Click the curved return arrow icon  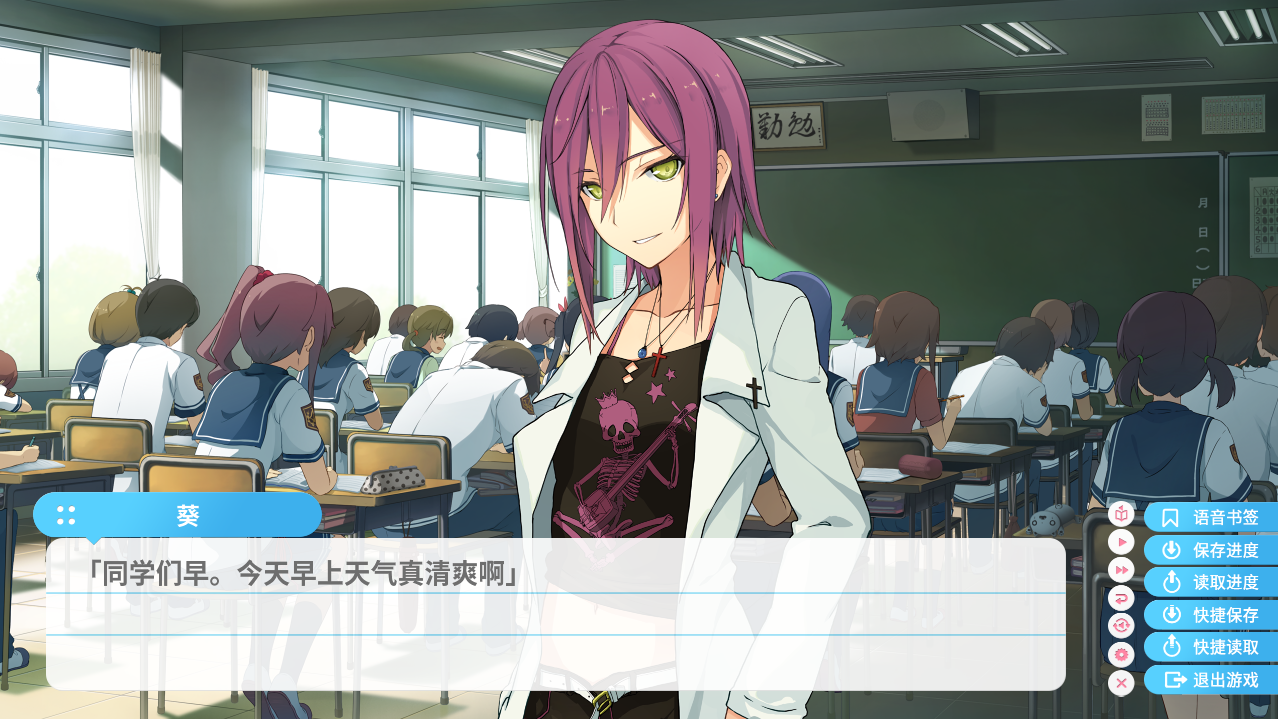click(1121, 598)
